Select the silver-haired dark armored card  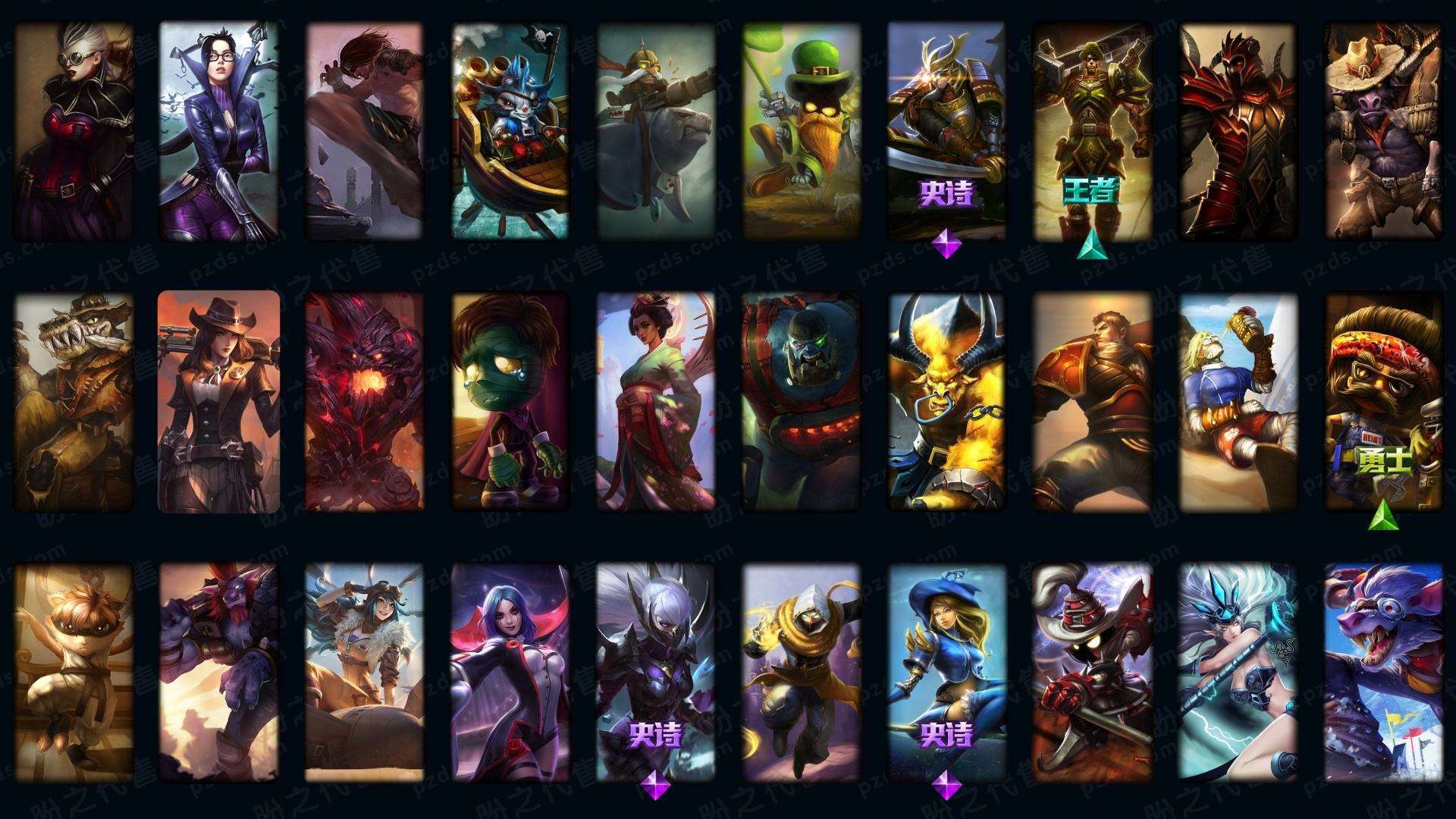click(655, 672)
